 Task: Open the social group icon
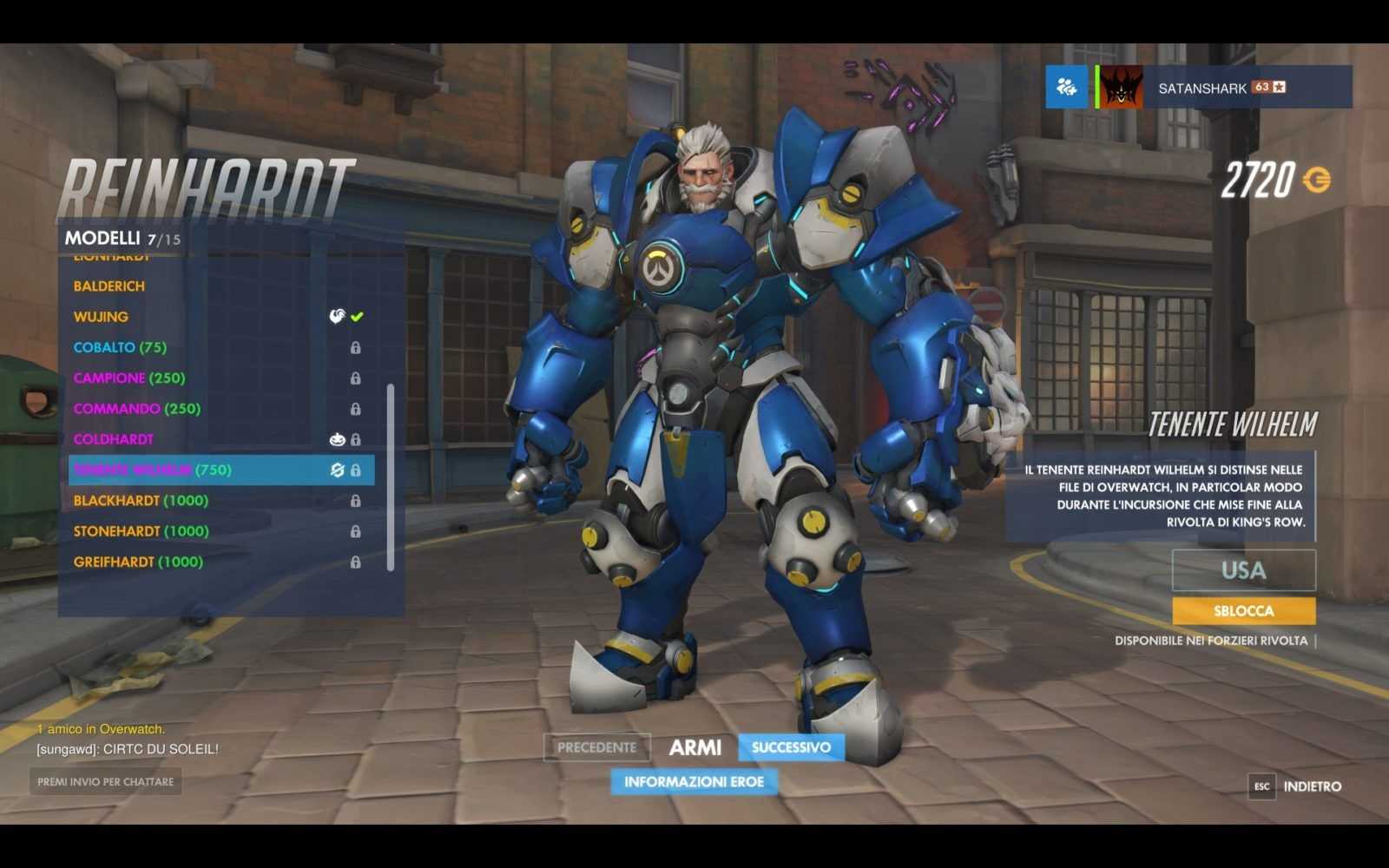pos(1066,87)
